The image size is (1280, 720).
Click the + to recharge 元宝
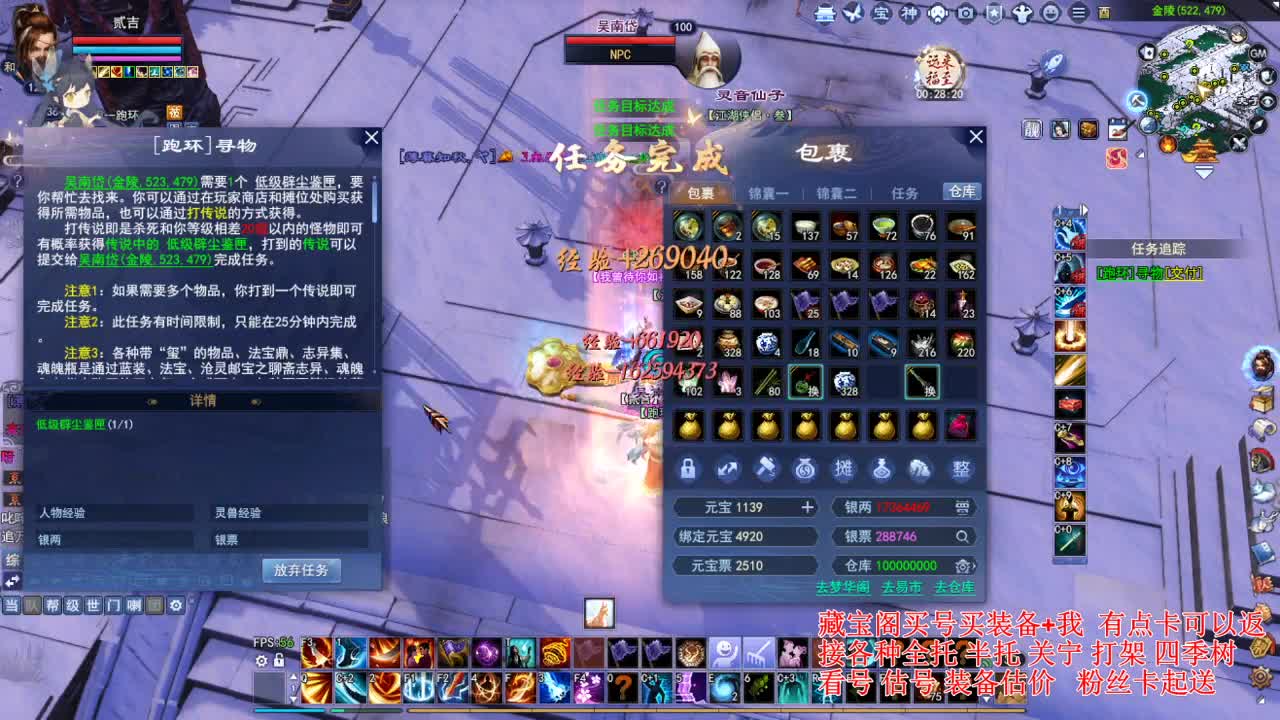tap(808, 507)
